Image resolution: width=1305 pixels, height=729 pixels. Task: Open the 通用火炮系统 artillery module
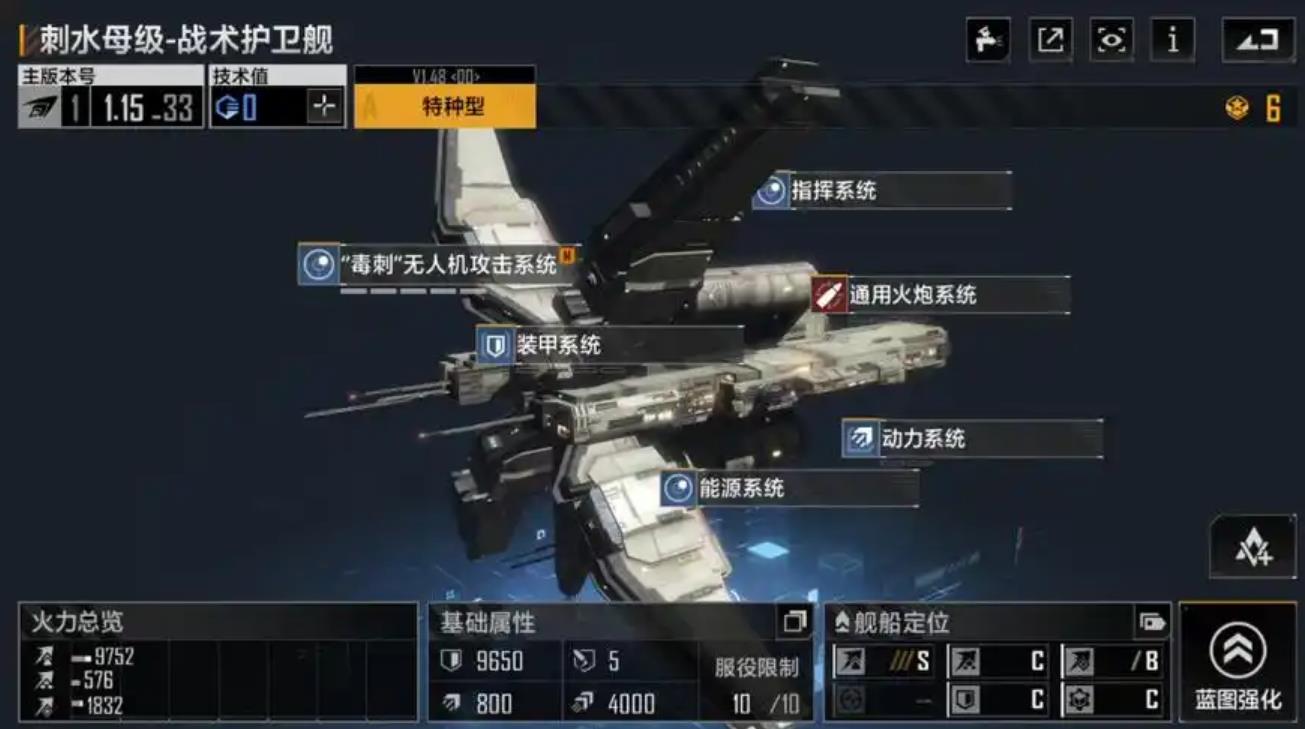911,295
